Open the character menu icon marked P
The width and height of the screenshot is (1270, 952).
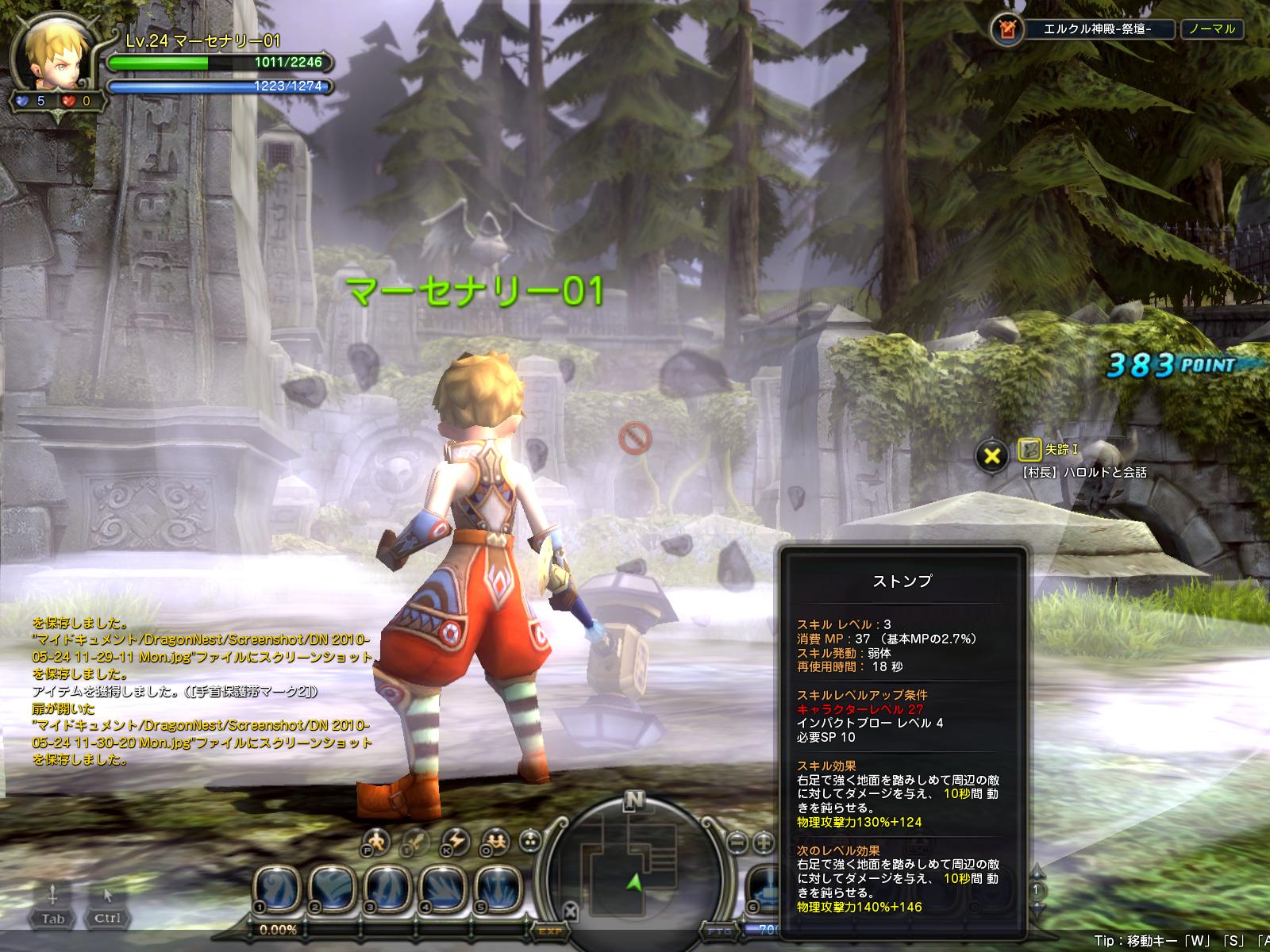pyautogui.click(x=377, y=841)
